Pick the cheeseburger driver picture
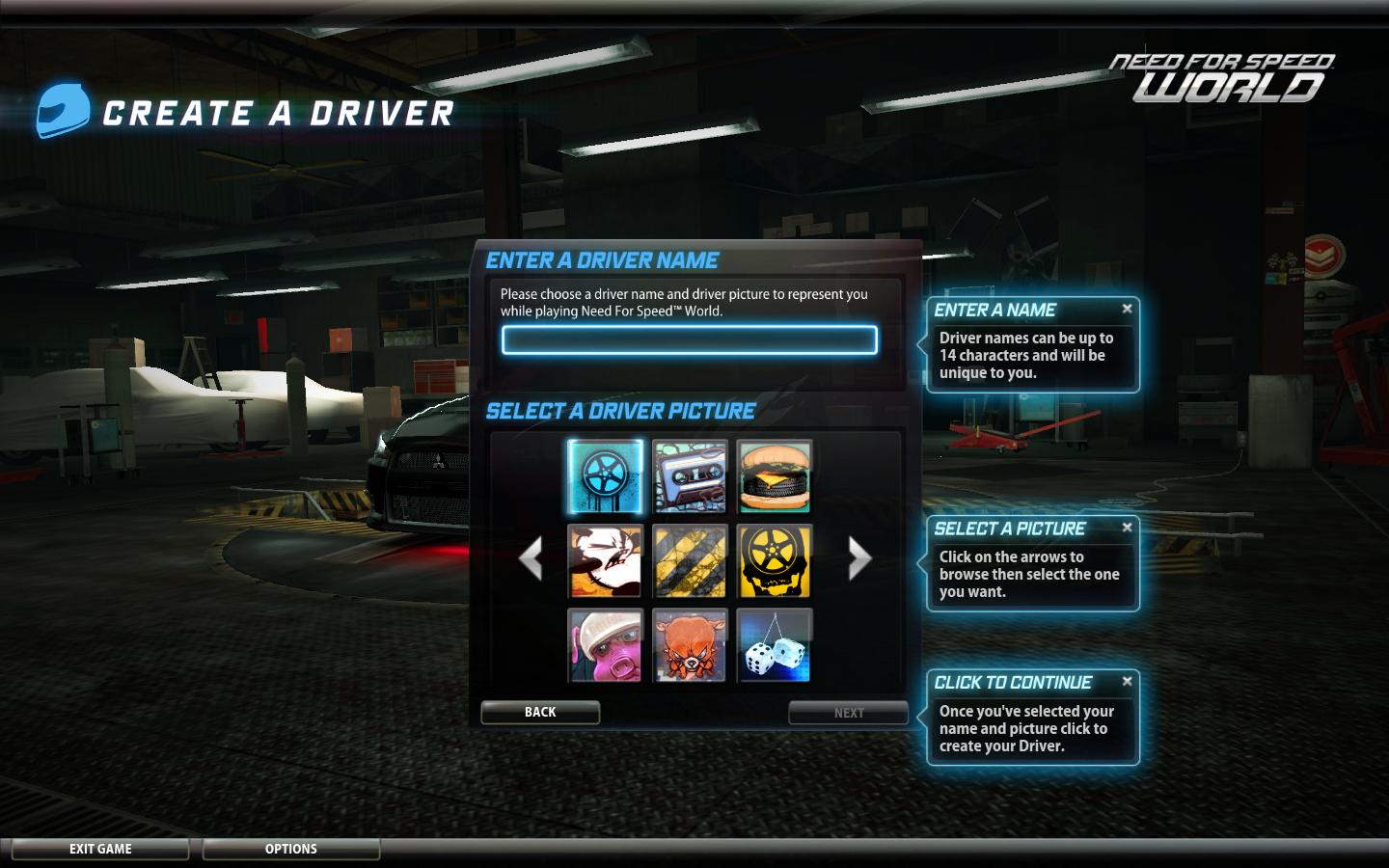The image size is (1389, 868). tap(774, 476)
